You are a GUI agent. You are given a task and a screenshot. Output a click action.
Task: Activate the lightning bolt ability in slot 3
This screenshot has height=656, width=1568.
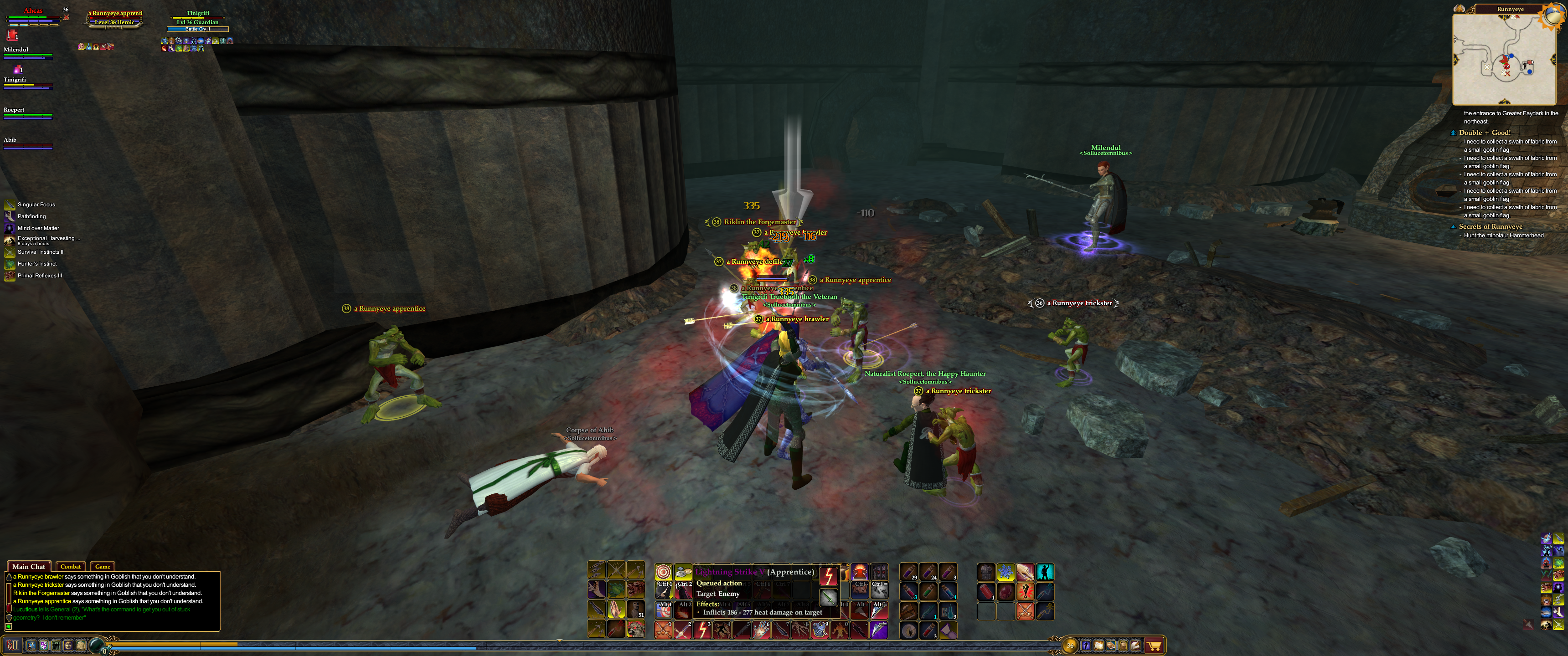702,630
